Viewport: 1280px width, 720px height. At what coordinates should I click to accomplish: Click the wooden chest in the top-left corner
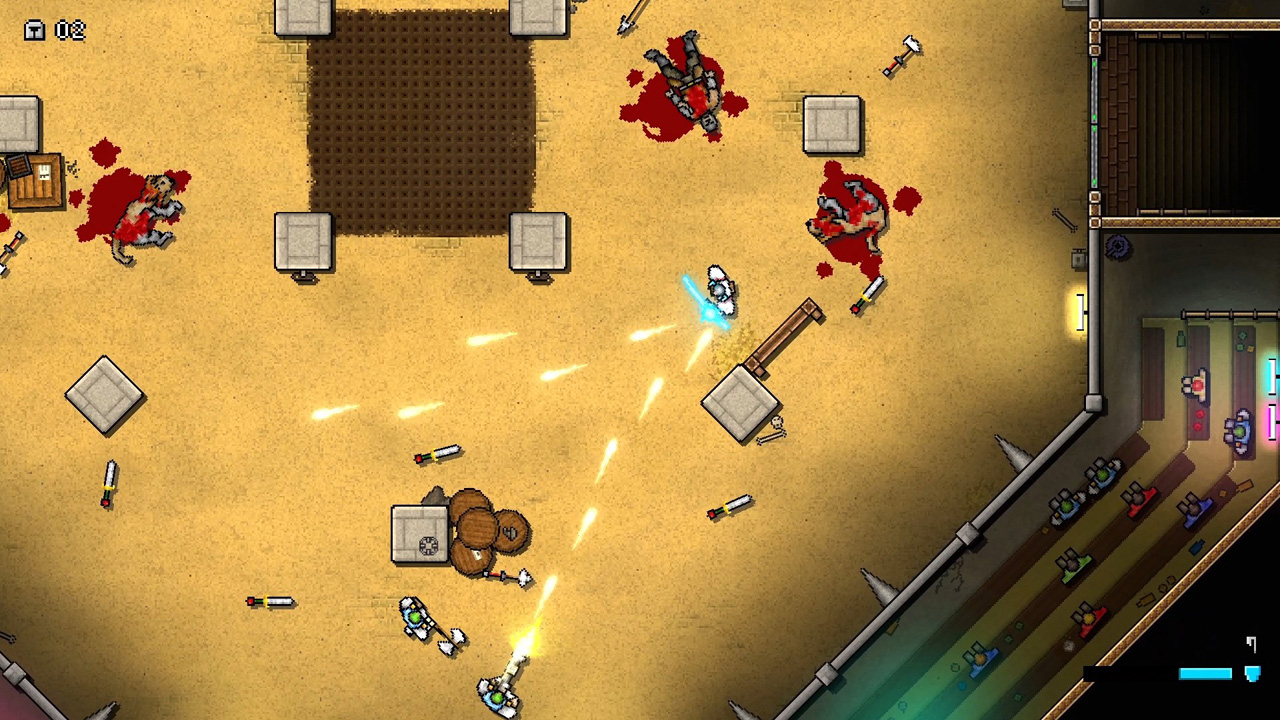point(38,180)
